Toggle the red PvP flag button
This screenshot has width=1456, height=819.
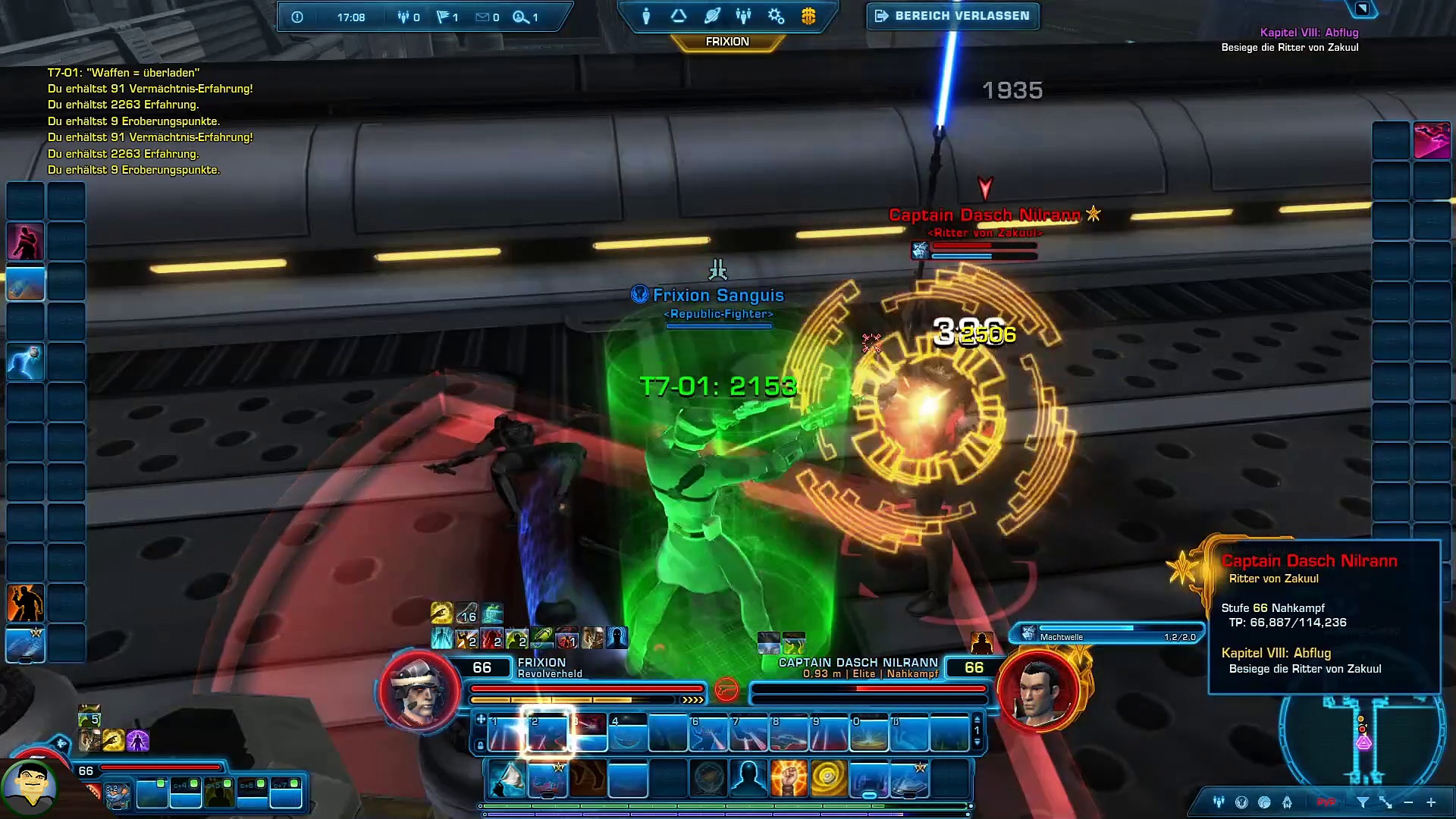point(1326,802)
